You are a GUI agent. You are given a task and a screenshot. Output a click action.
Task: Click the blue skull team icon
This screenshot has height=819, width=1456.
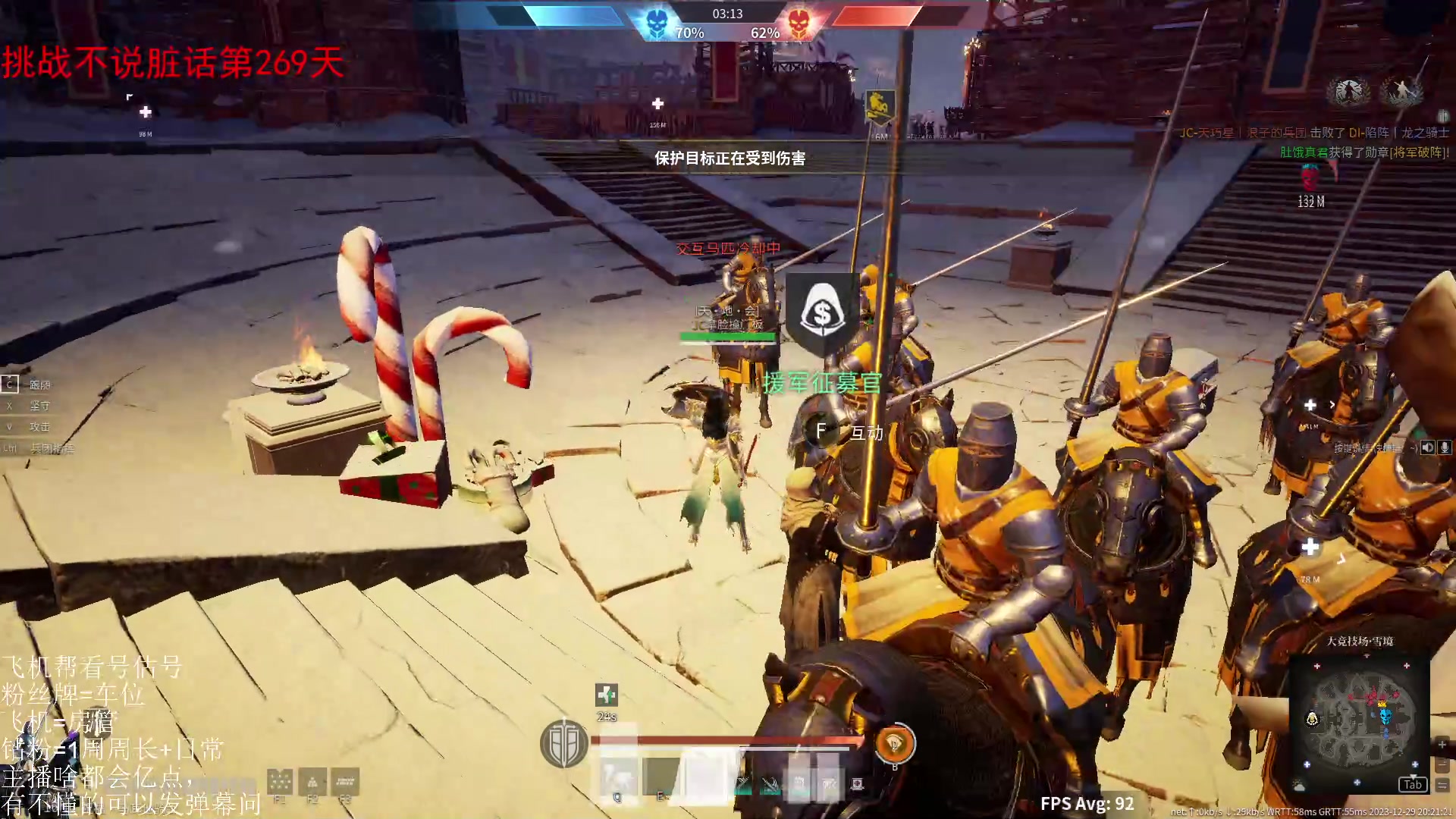657,24
